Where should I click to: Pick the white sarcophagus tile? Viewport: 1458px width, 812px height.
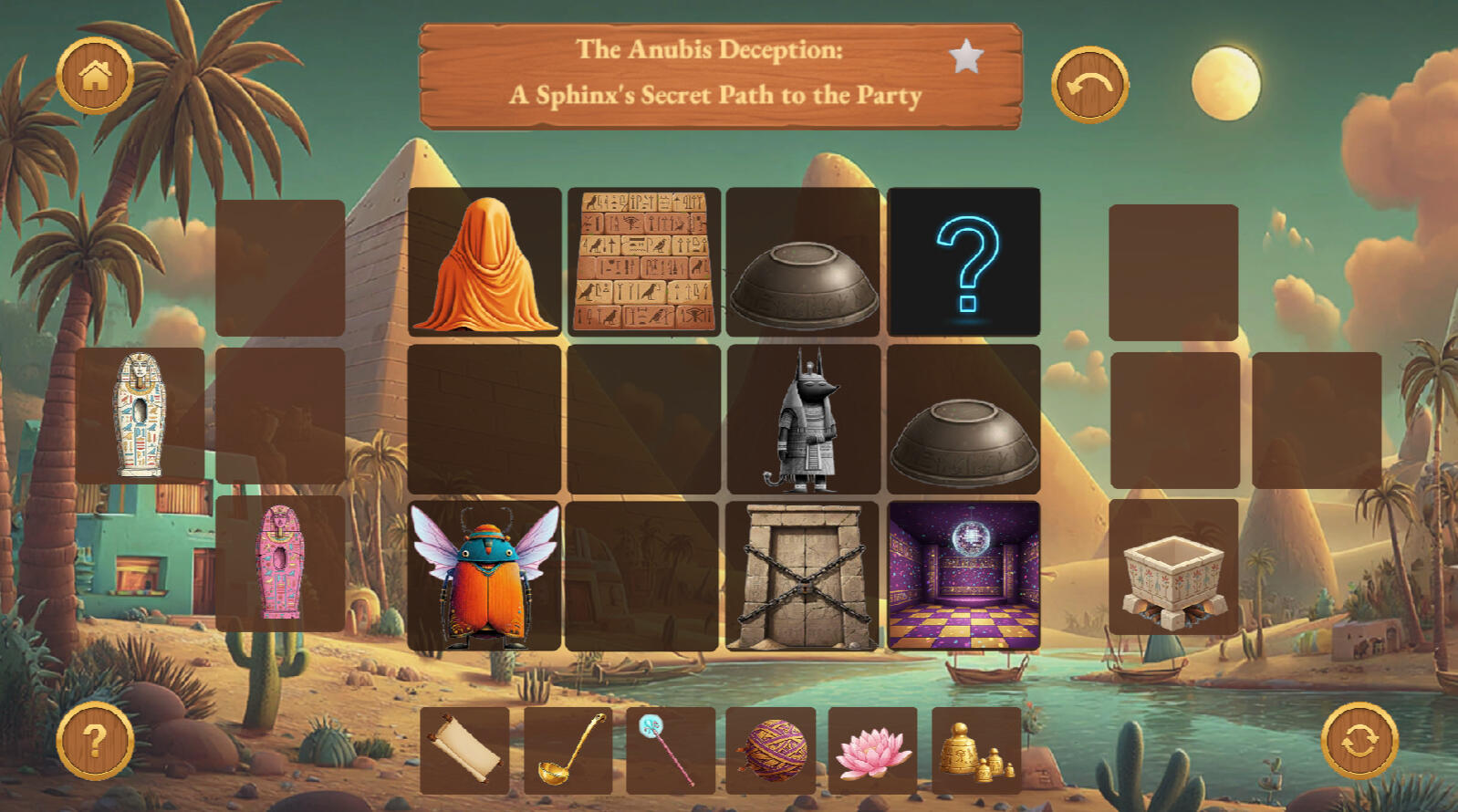(x=141, y=415)
